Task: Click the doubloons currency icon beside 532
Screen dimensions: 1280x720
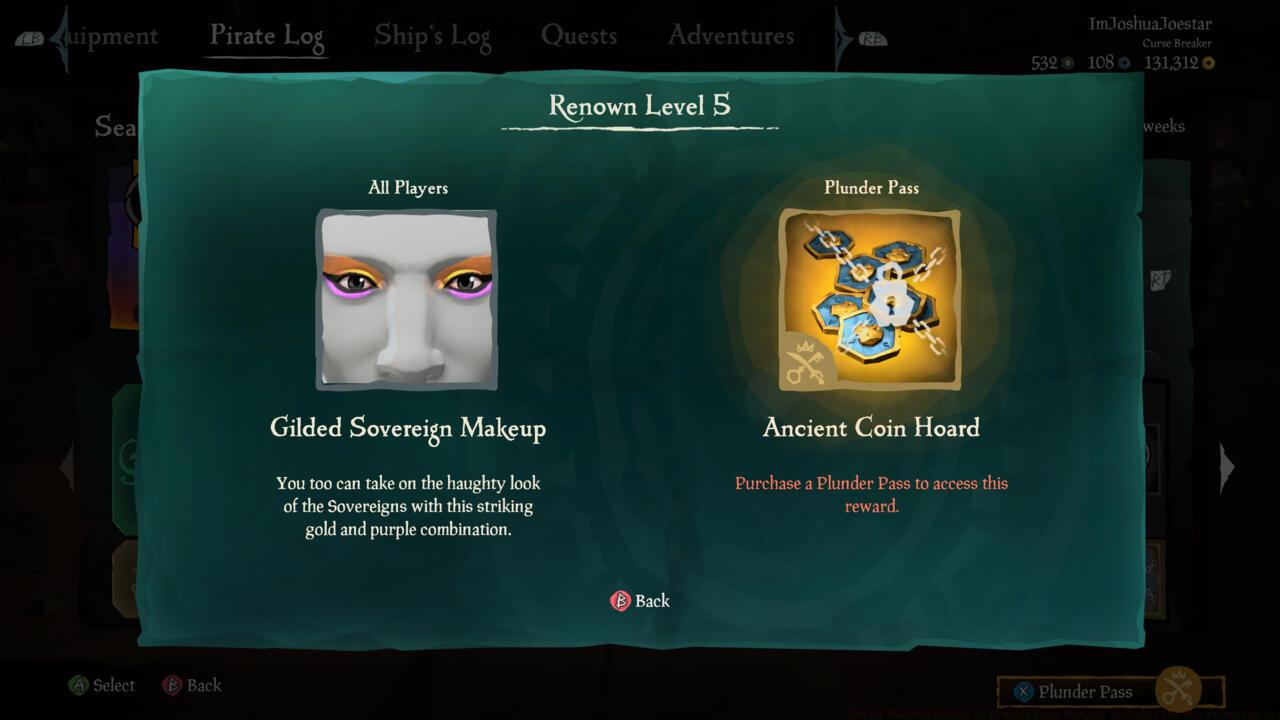Action: [x=1067, y=63]
